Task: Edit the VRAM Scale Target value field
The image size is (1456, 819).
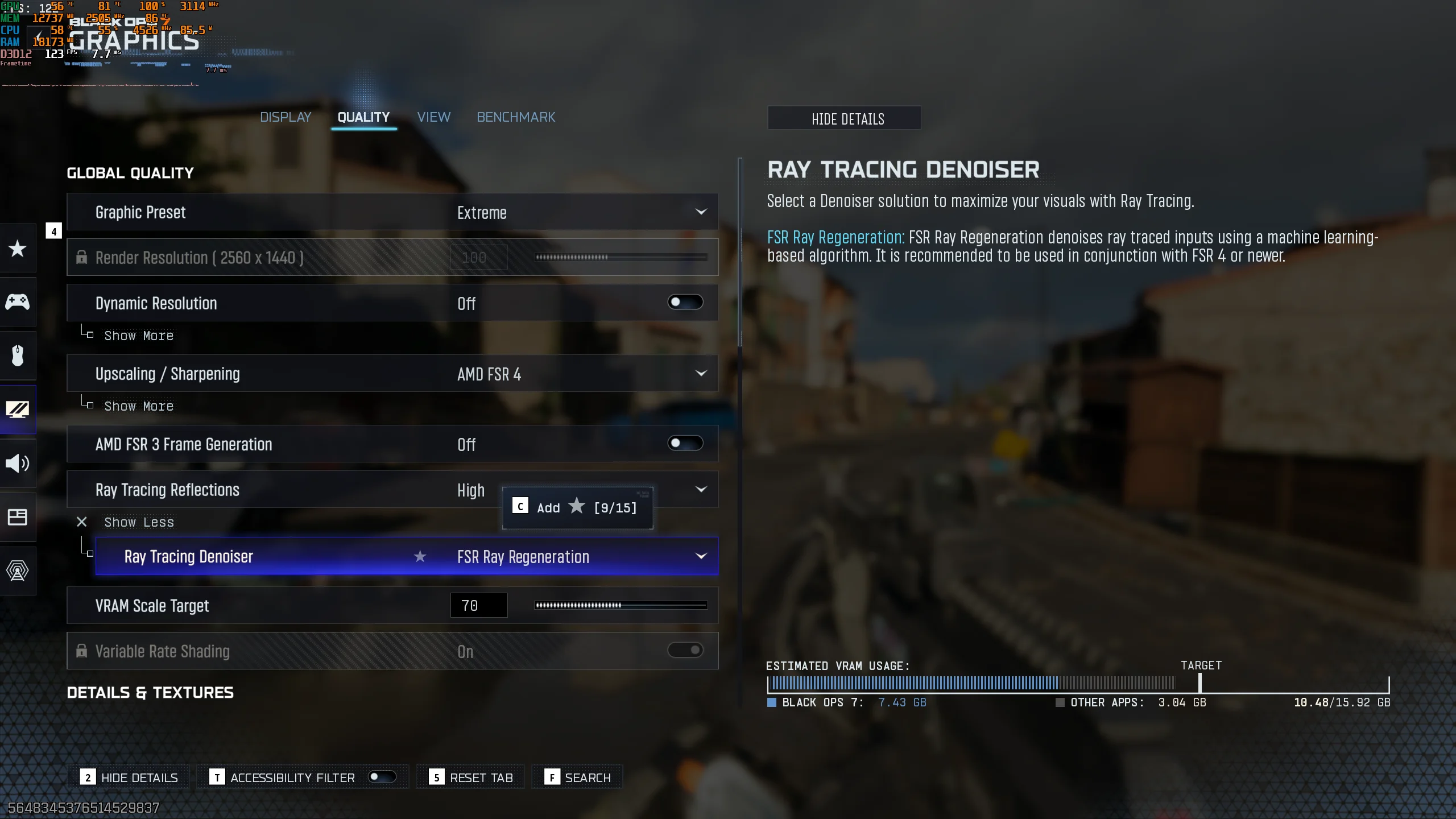Action: (x=478, y=605)
